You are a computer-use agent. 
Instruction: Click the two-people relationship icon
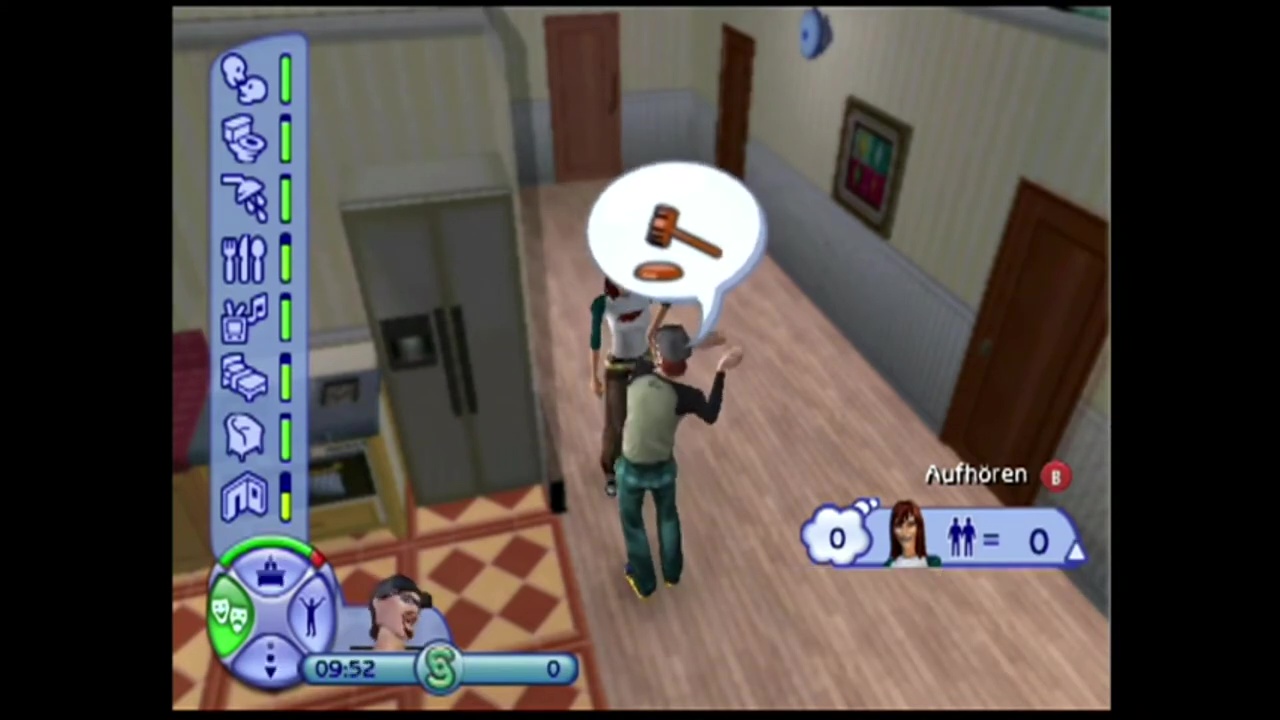[x=962, y=539]
